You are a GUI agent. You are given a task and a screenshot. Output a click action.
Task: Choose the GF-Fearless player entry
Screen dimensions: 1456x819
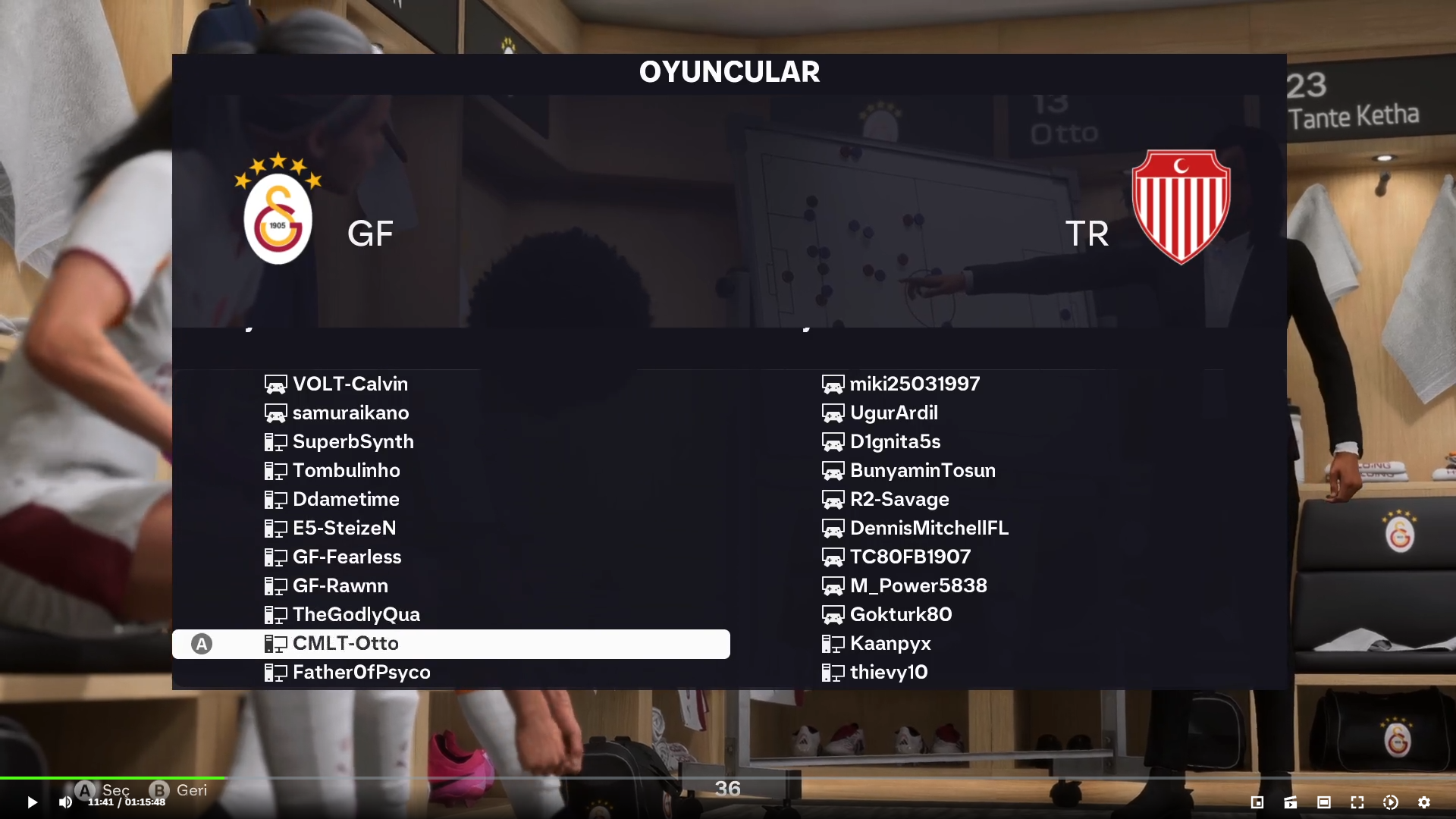tap(347, 557)
